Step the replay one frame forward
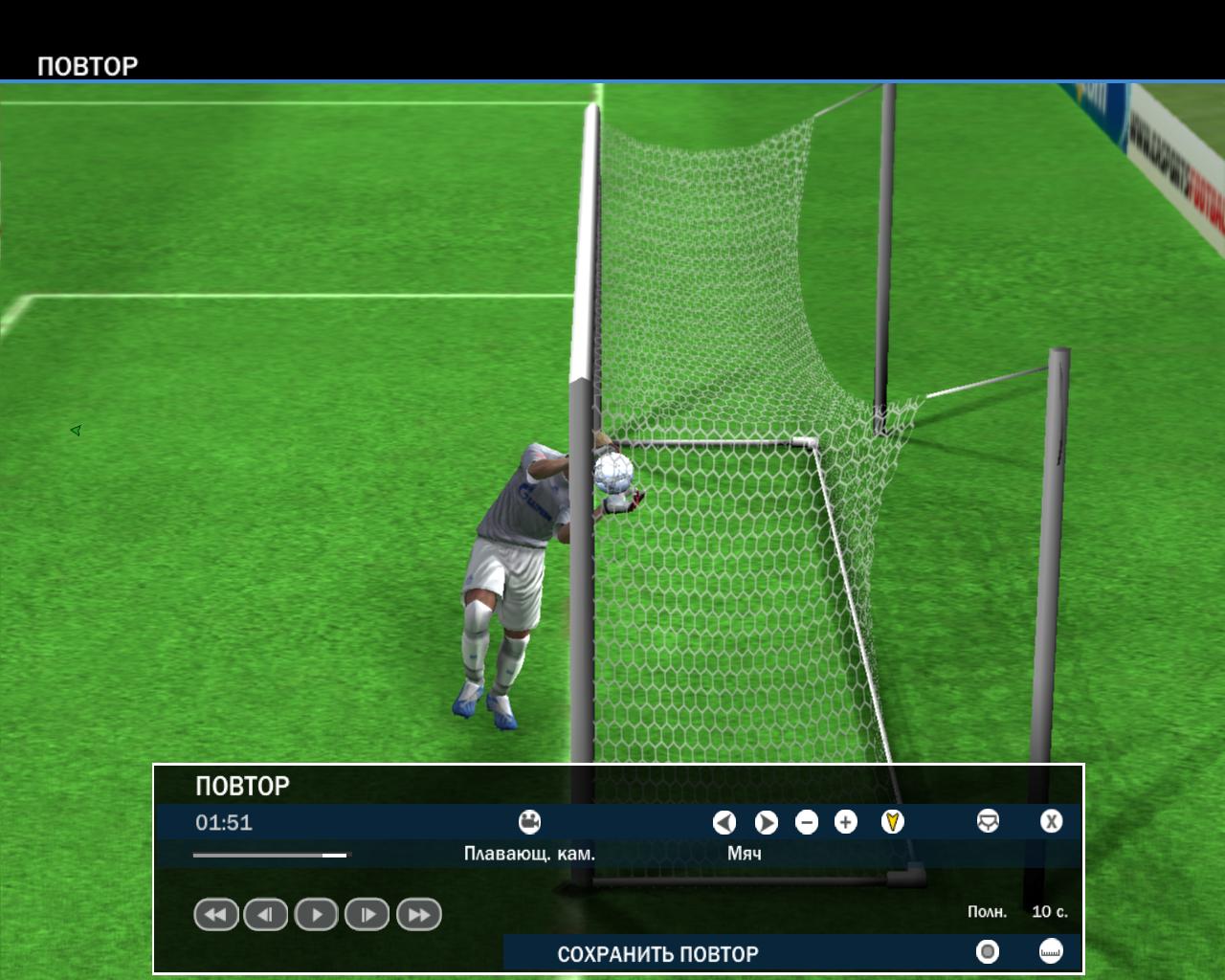This screenshot has height=980, width=1225. (x=367, y=915)
